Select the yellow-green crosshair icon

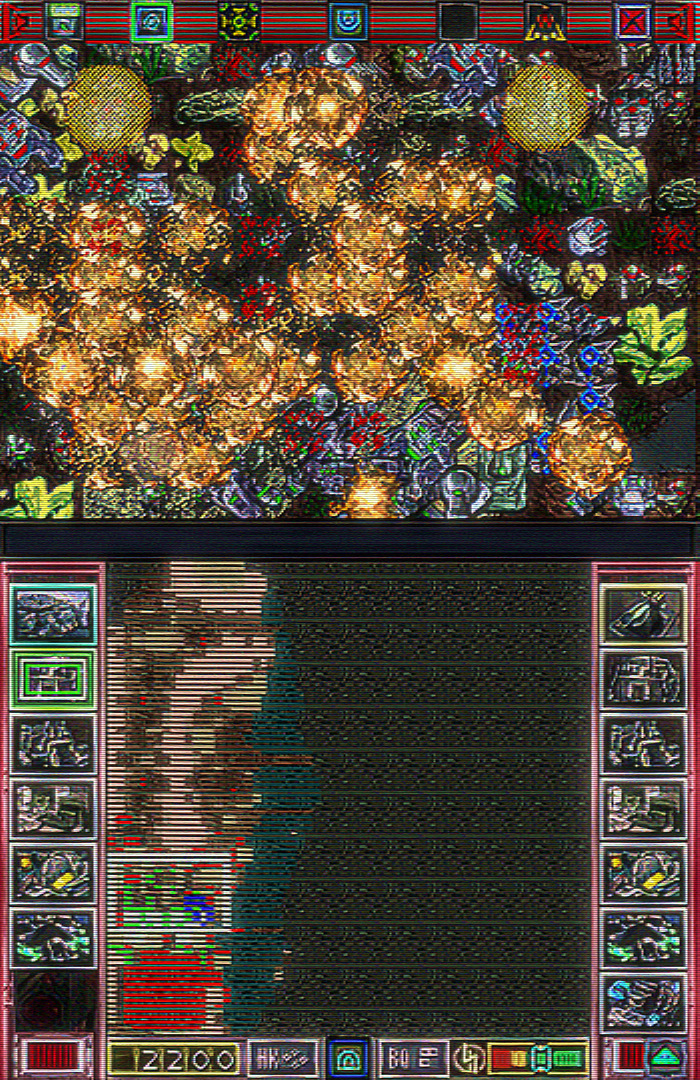pos(239,21)
